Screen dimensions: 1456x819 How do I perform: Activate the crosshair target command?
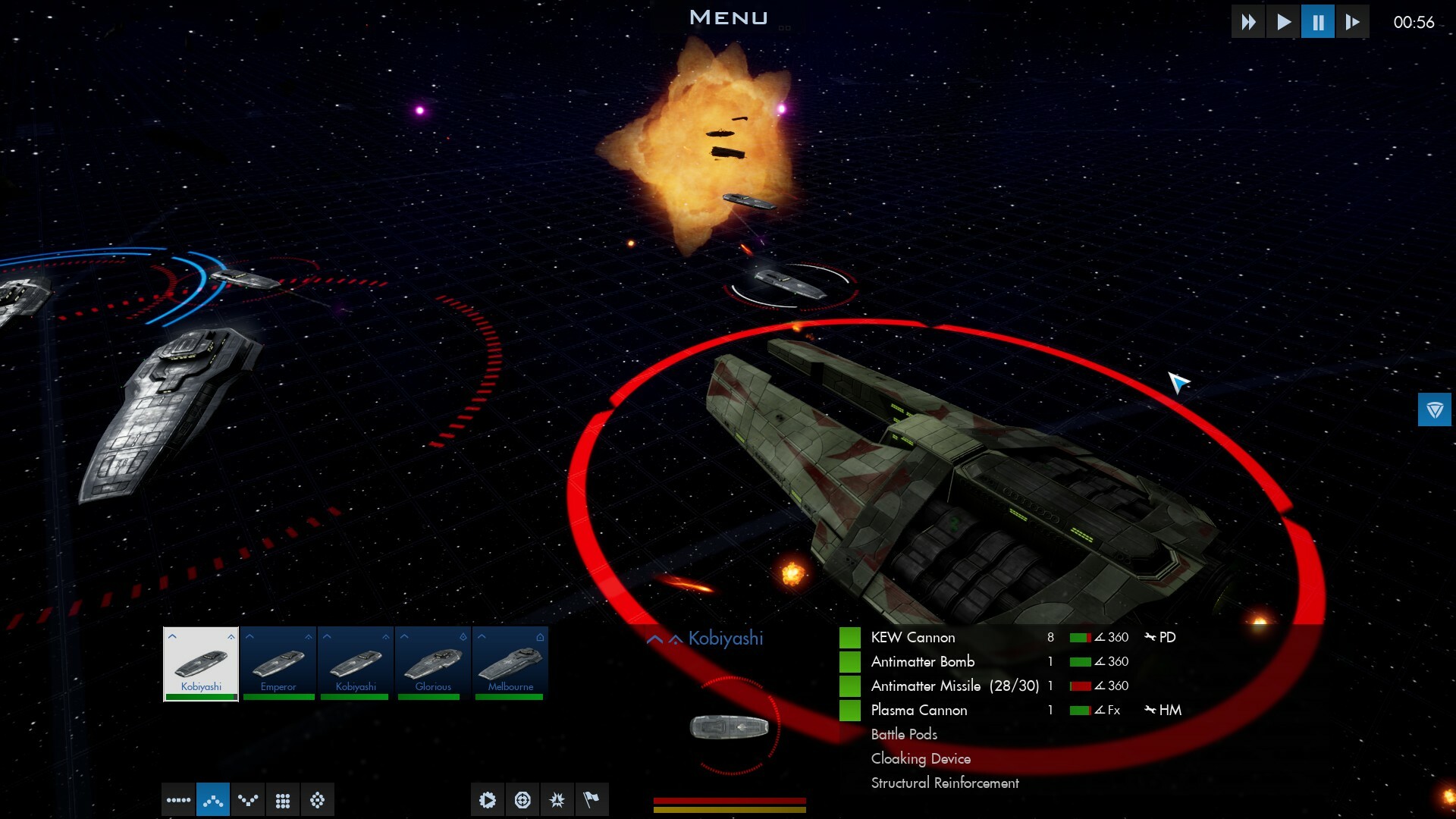pos(522,800)
